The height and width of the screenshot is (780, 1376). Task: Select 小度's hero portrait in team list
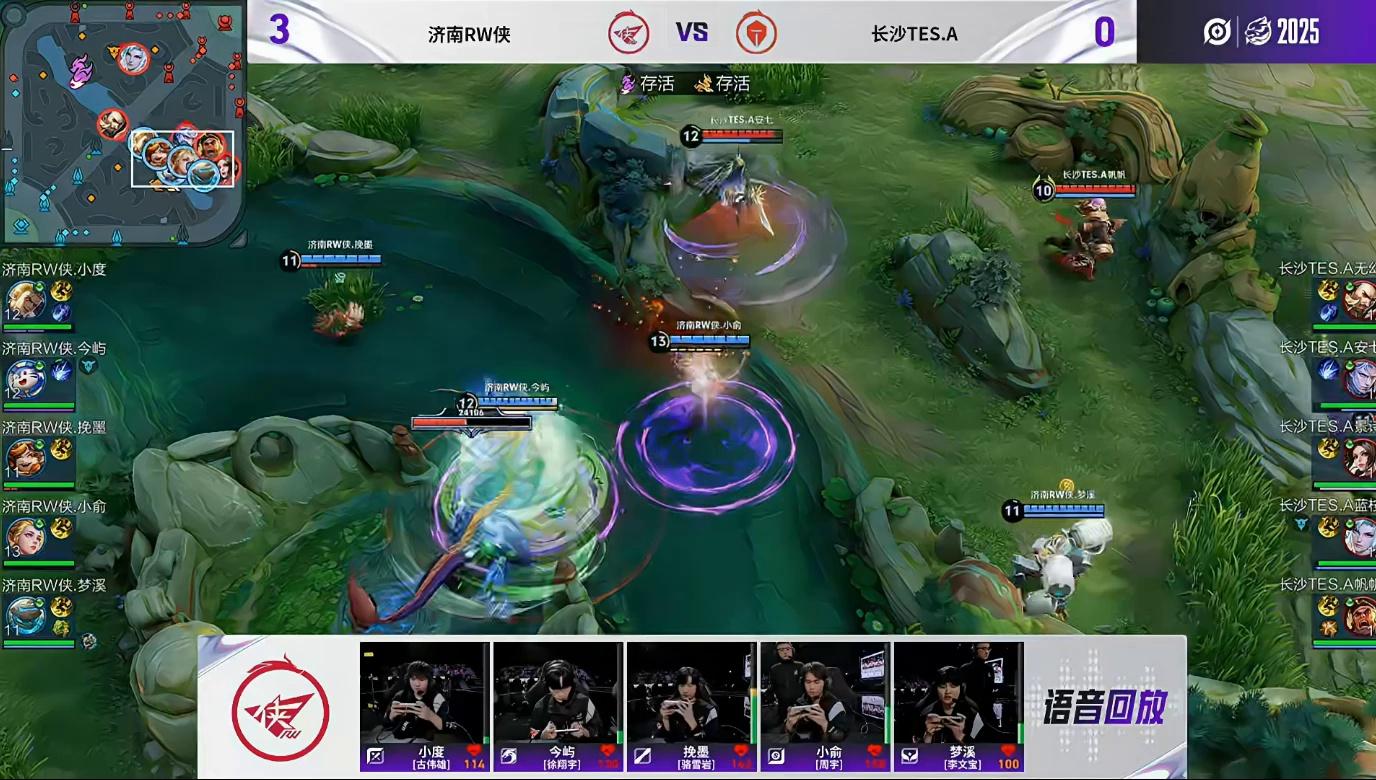(x=24, y=300)
